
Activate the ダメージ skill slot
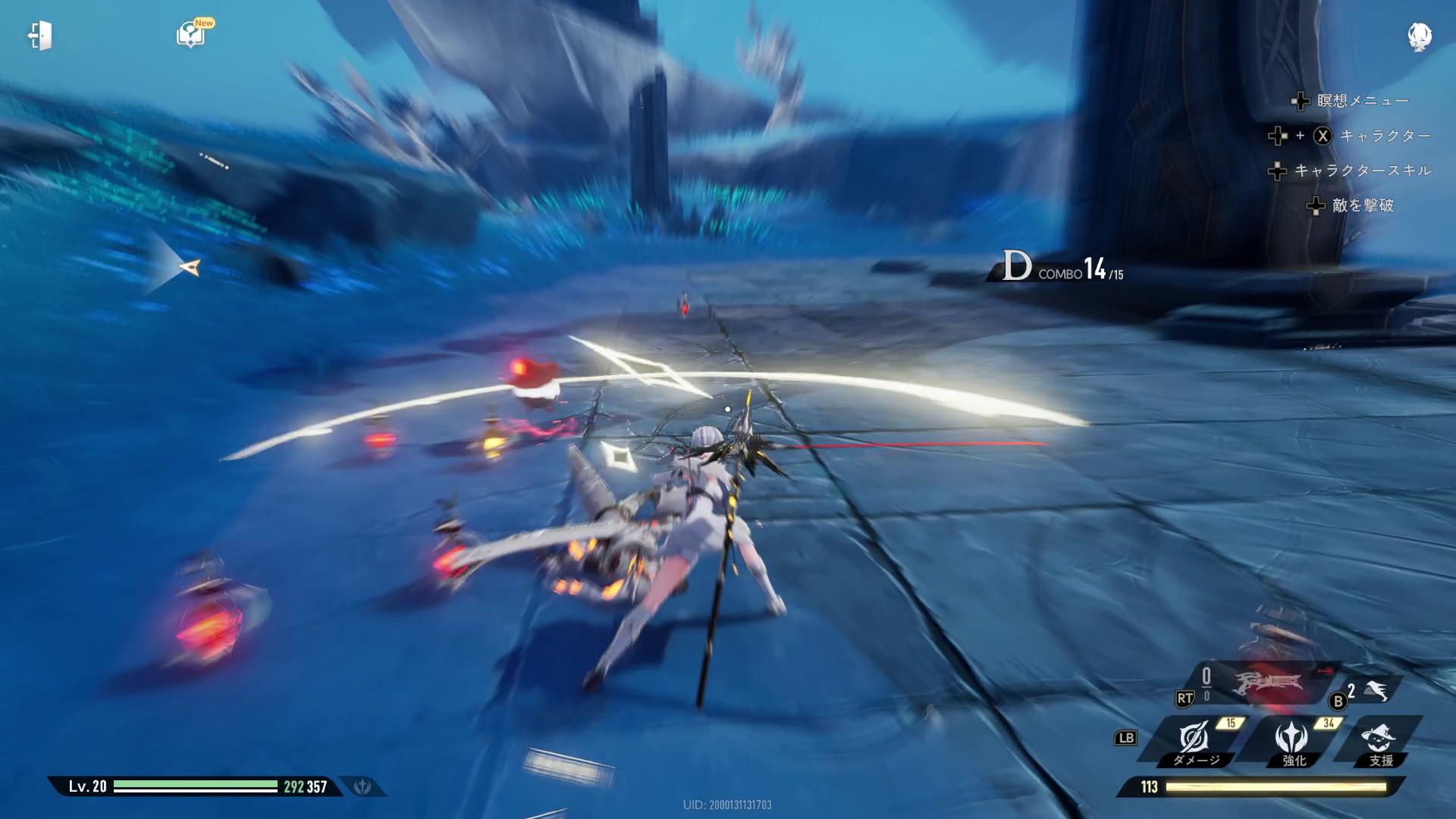[x=1195, y=739]
